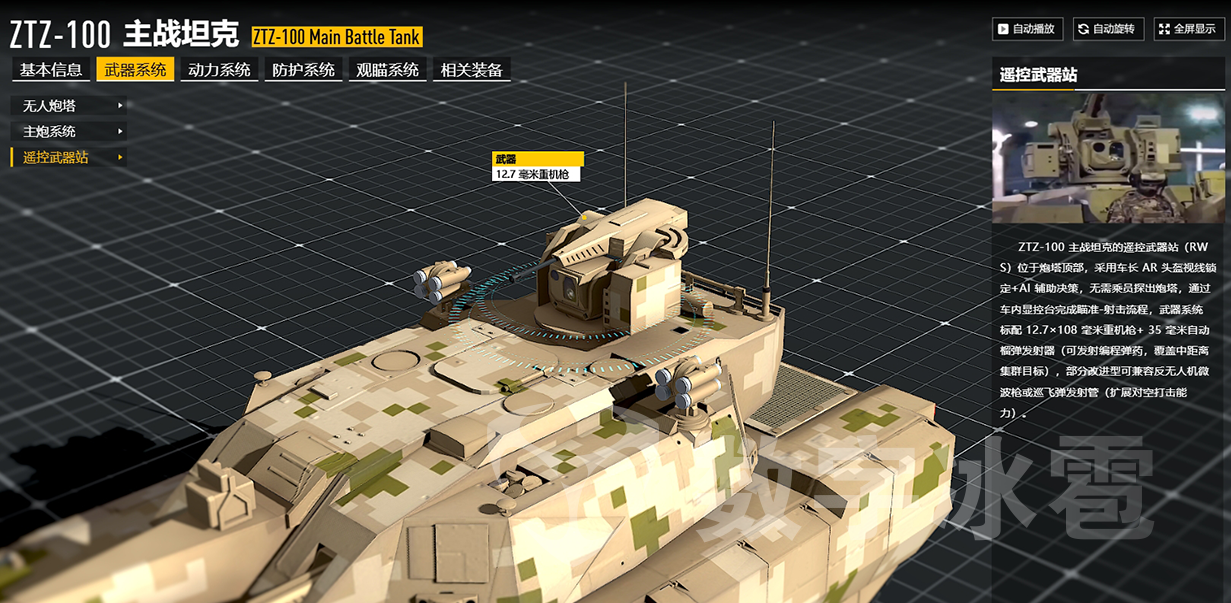1231x603 pixels.
Task: Select the 武器系统 tab
Action: click(135, 70)
